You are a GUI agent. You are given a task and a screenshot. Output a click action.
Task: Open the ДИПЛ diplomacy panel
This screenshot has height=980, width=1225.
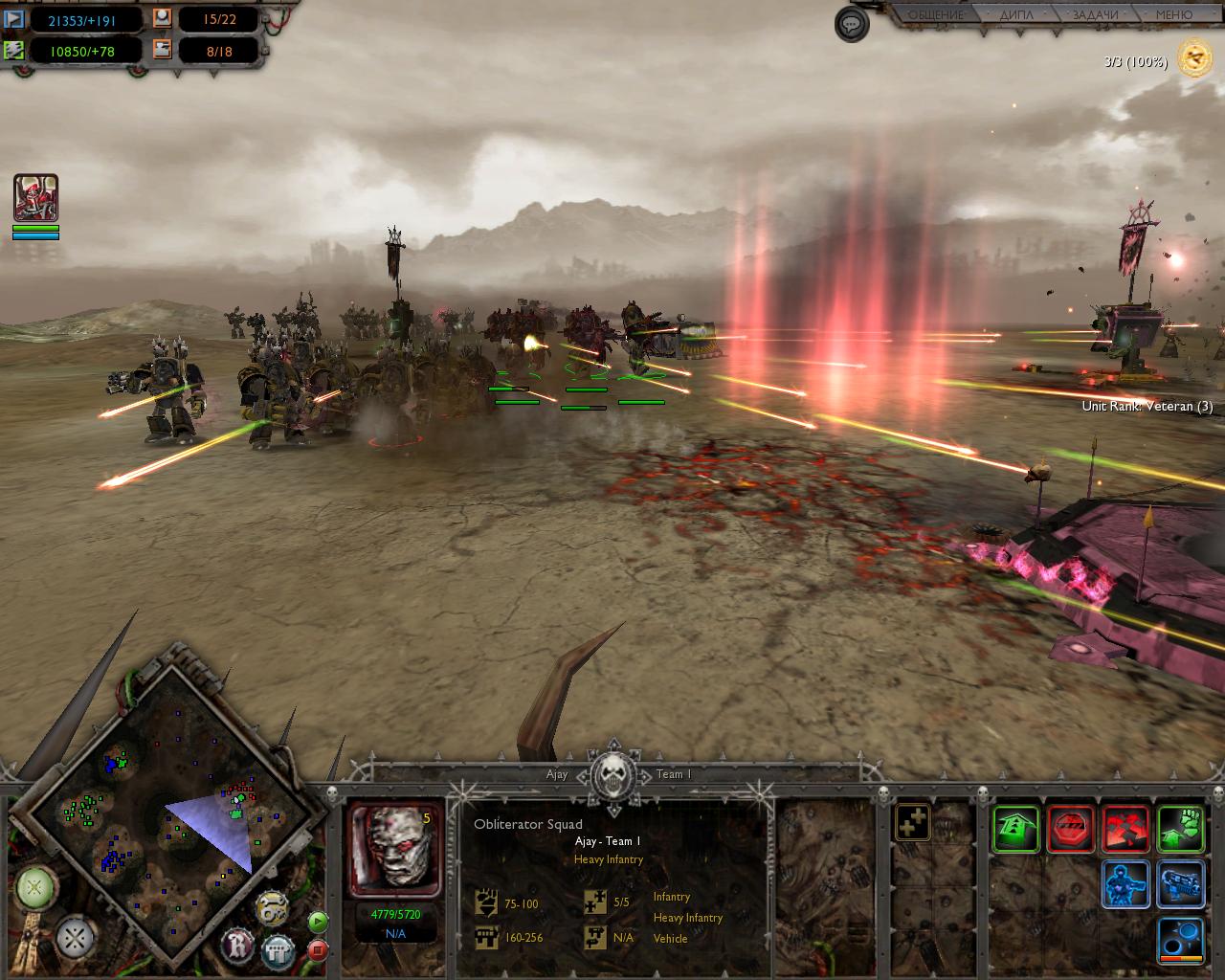click(x=1016, y=15)
